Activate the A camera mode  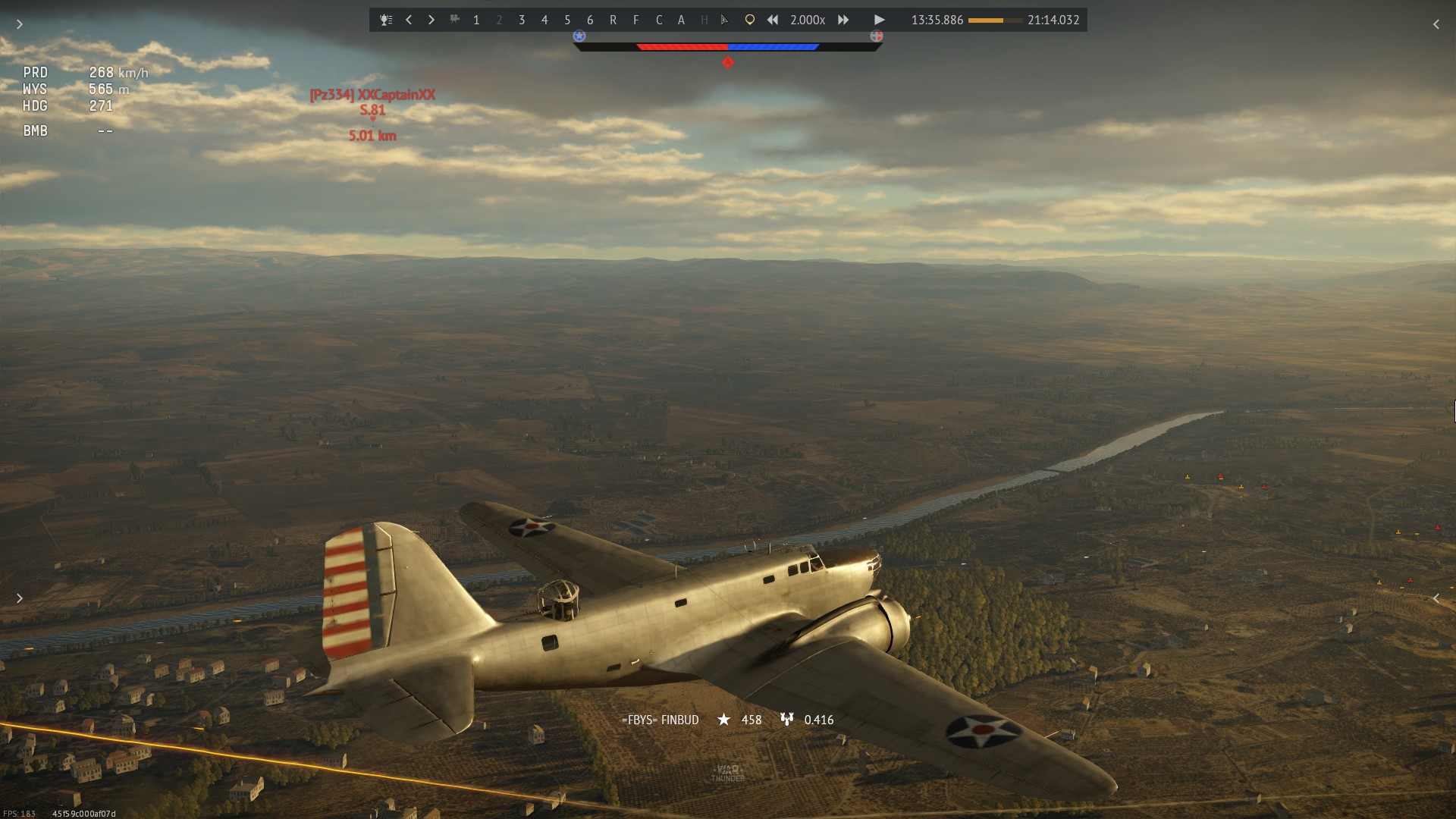point(681,20)
